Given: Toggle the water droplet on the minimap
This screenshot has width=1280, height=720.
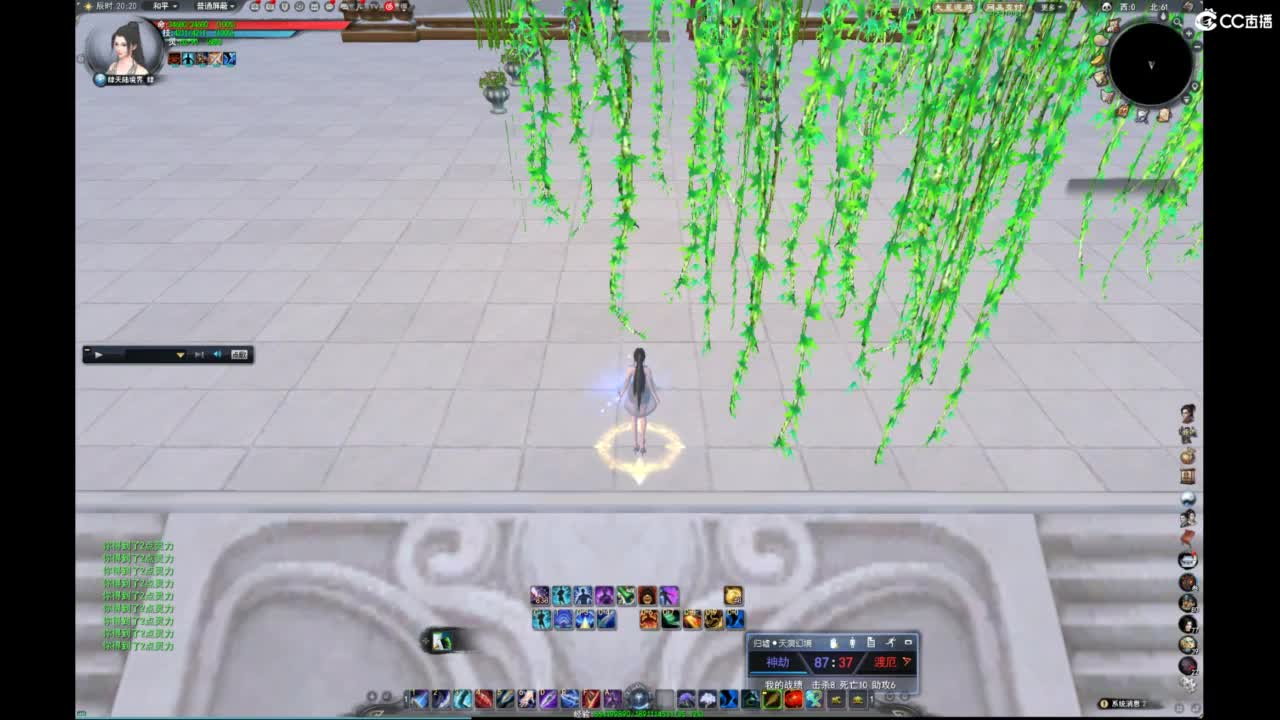Looking at the screenshot, I should (1163, 16).
